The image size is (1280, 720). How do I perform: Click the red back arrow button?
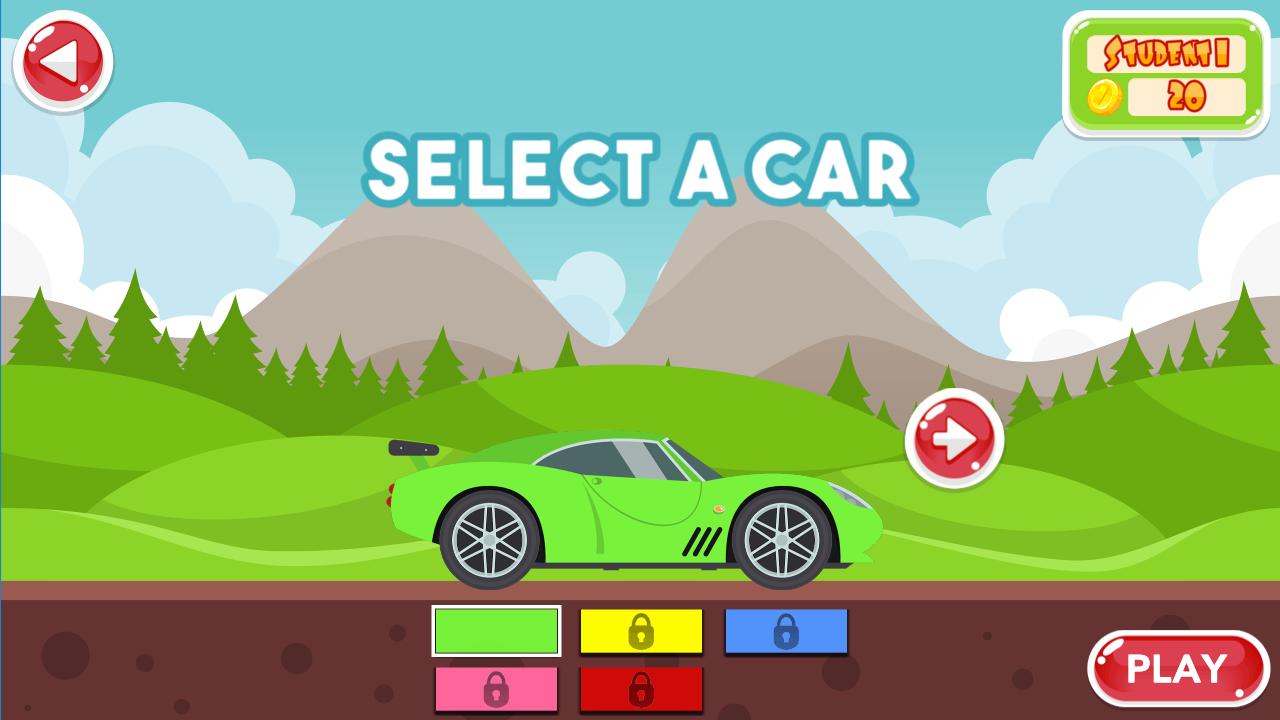pyautogui.click(x=62, y=60)
